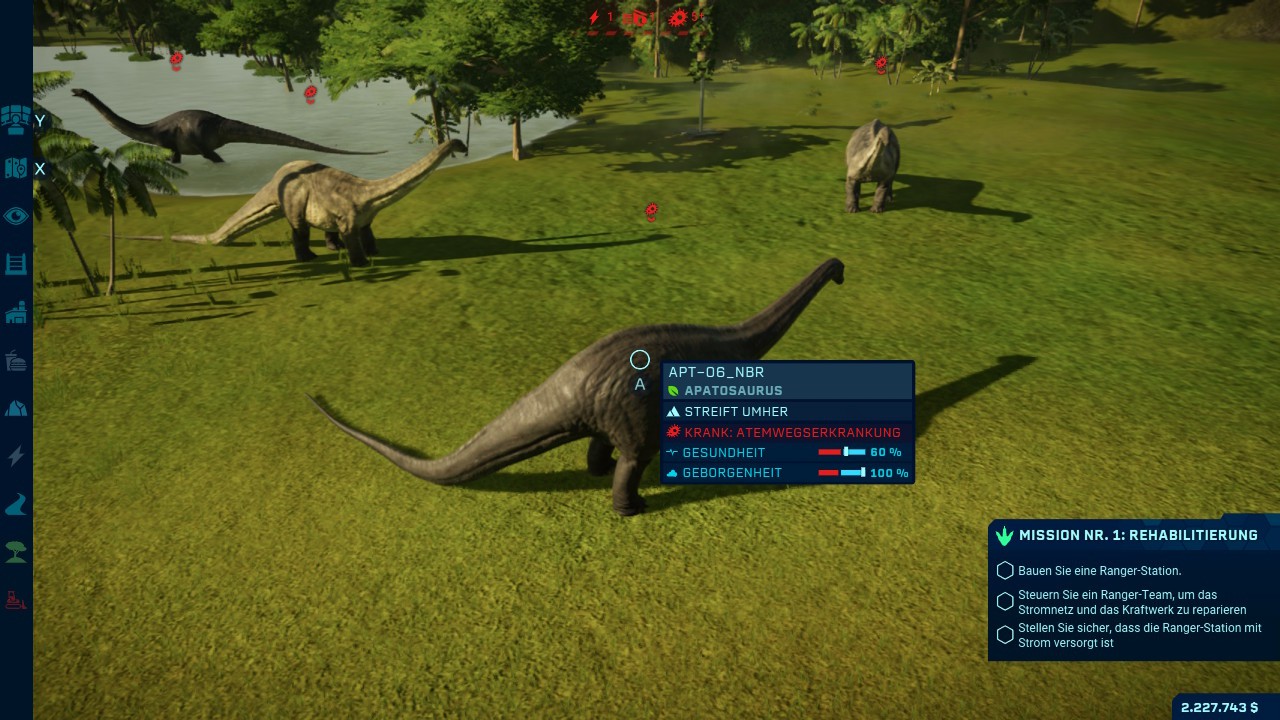The width and height of the screenshot is (1280, 720).
Task: Choose the lightning bolt power category
Action: (16, 456)
